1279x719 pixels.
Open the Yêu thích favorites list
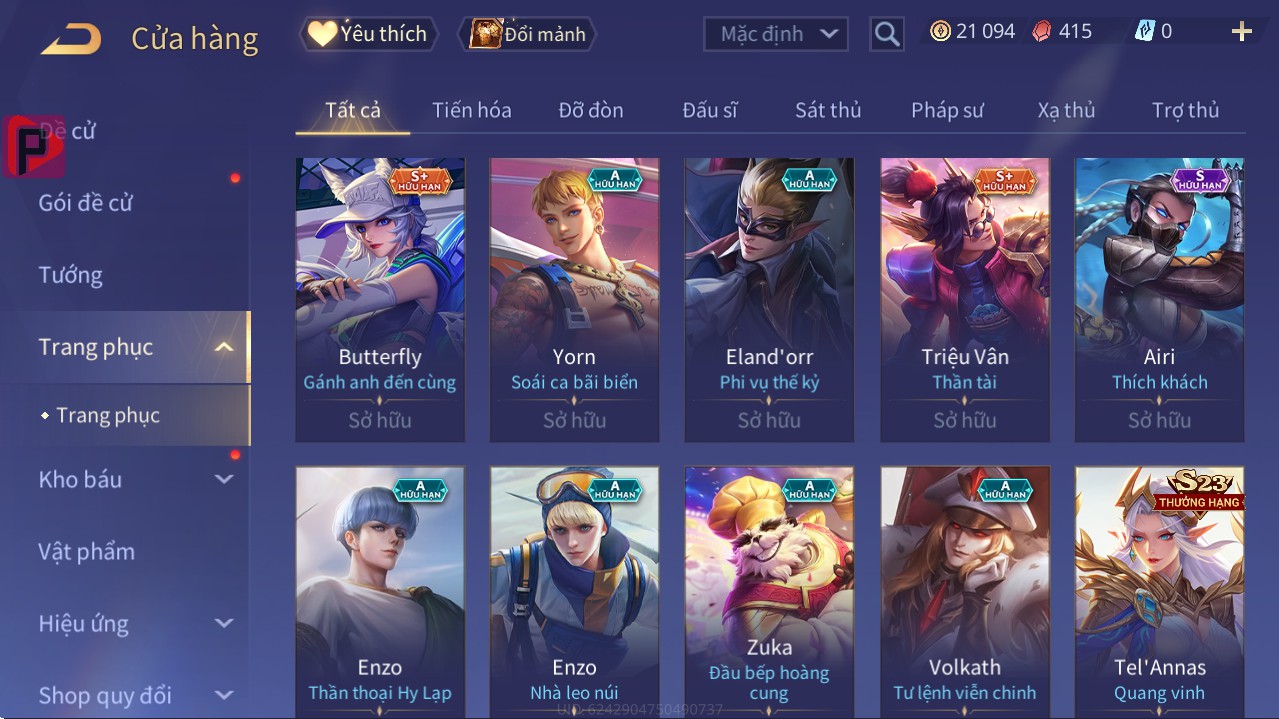click(367, 34)
